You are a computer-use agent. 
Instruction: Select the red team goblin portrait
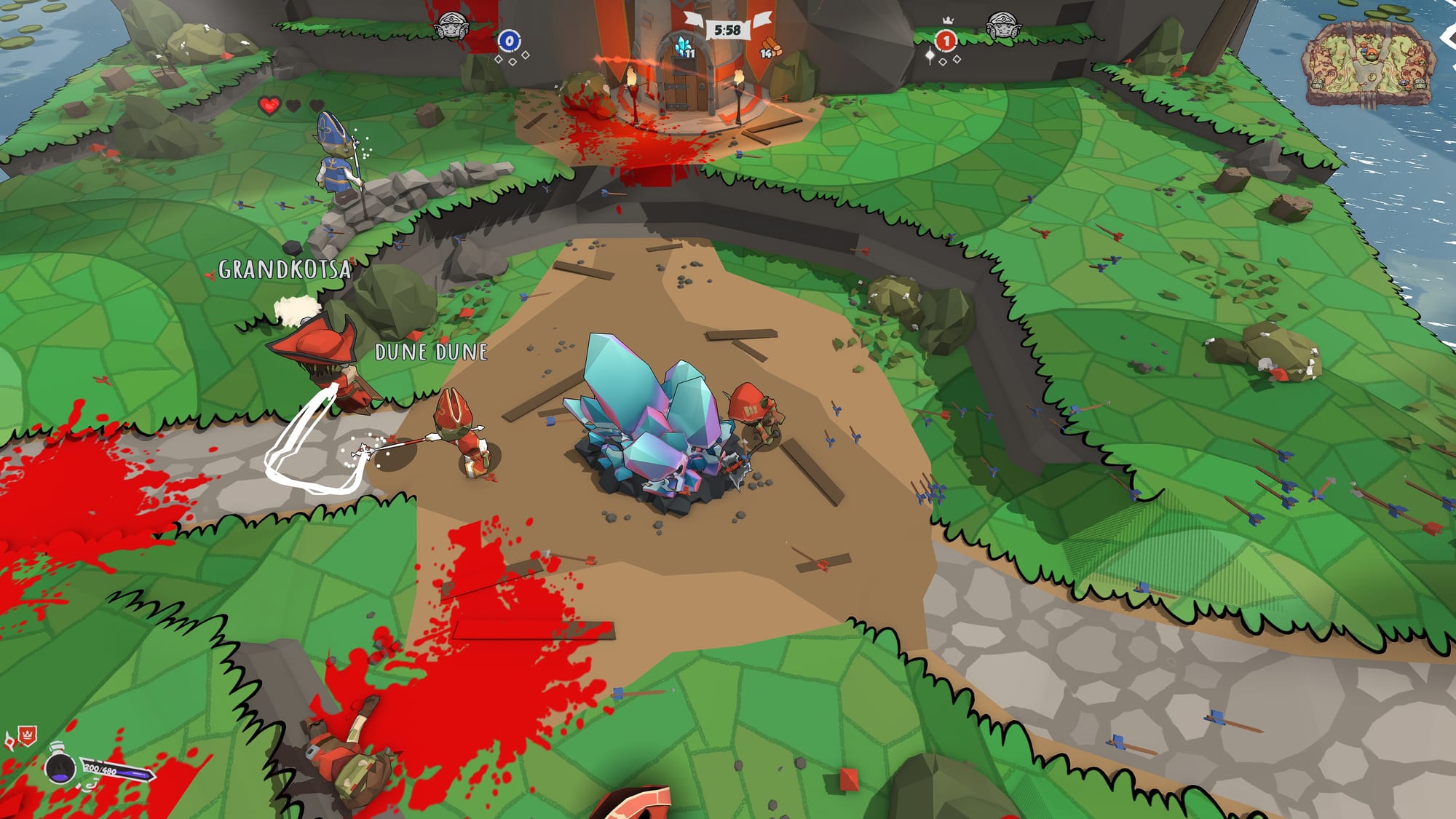1002,27
